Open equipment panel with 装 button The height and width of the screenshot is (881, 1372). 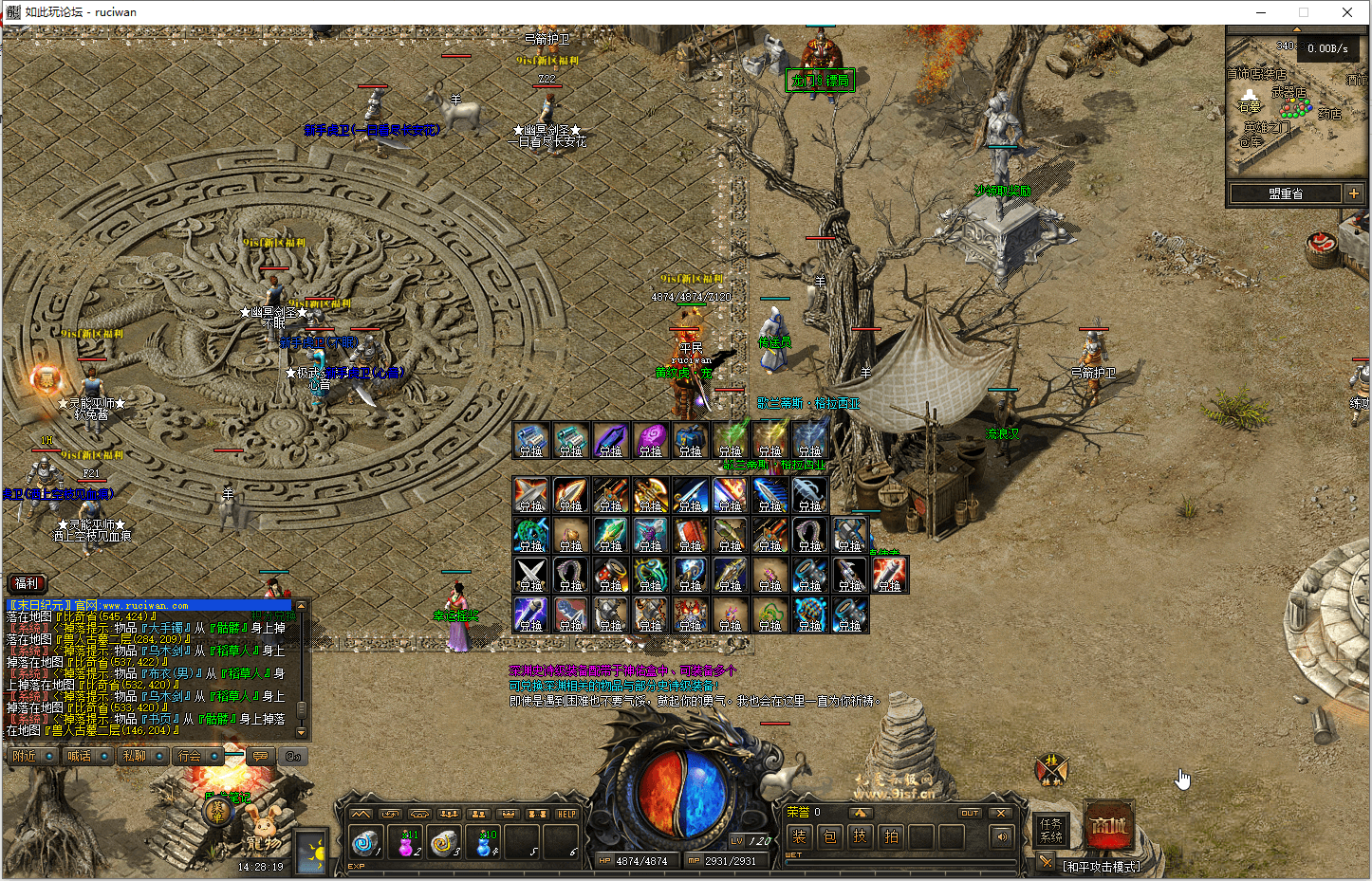pos(799,836)
